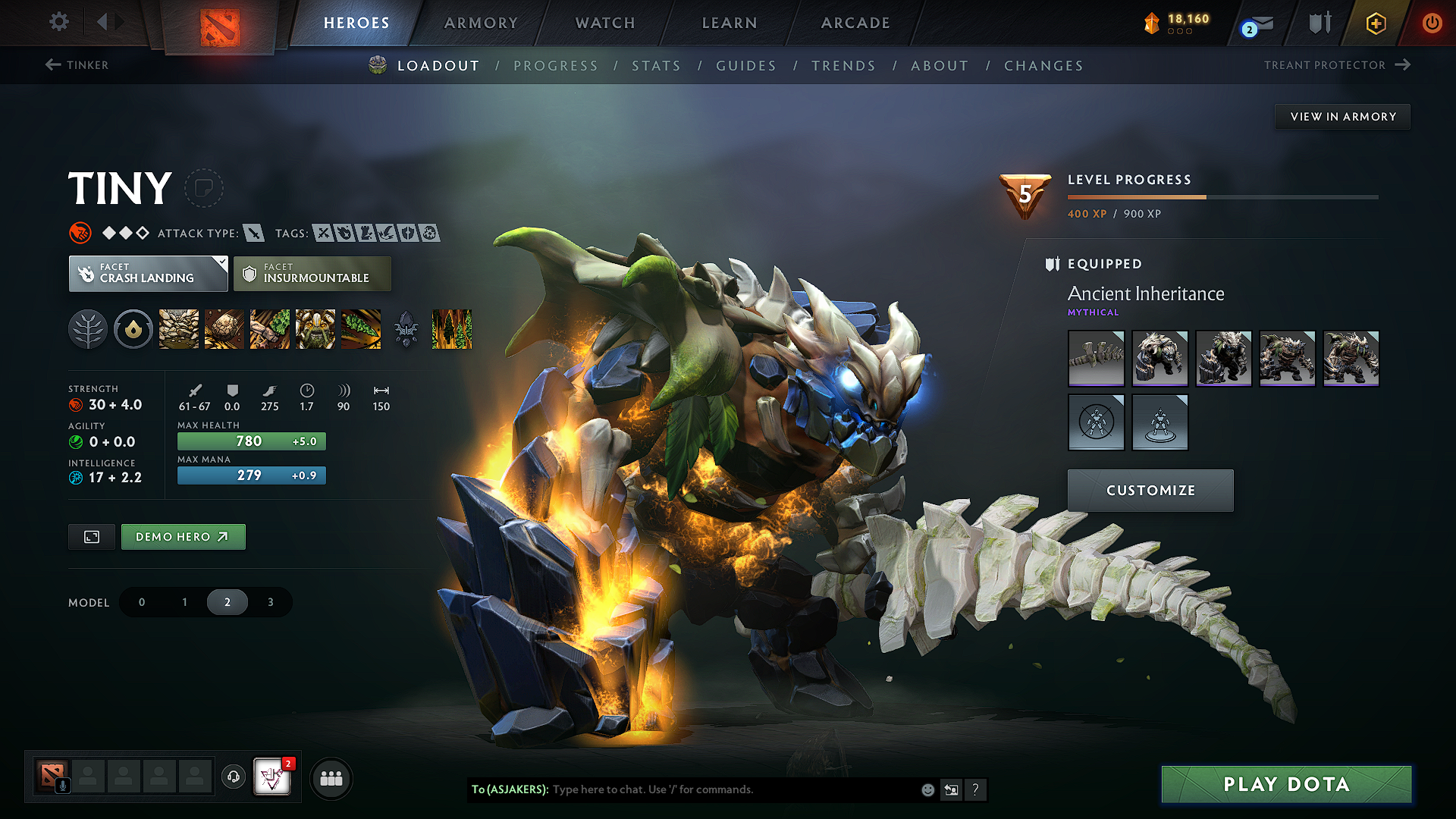Click the chat input field

click(728, 789)
